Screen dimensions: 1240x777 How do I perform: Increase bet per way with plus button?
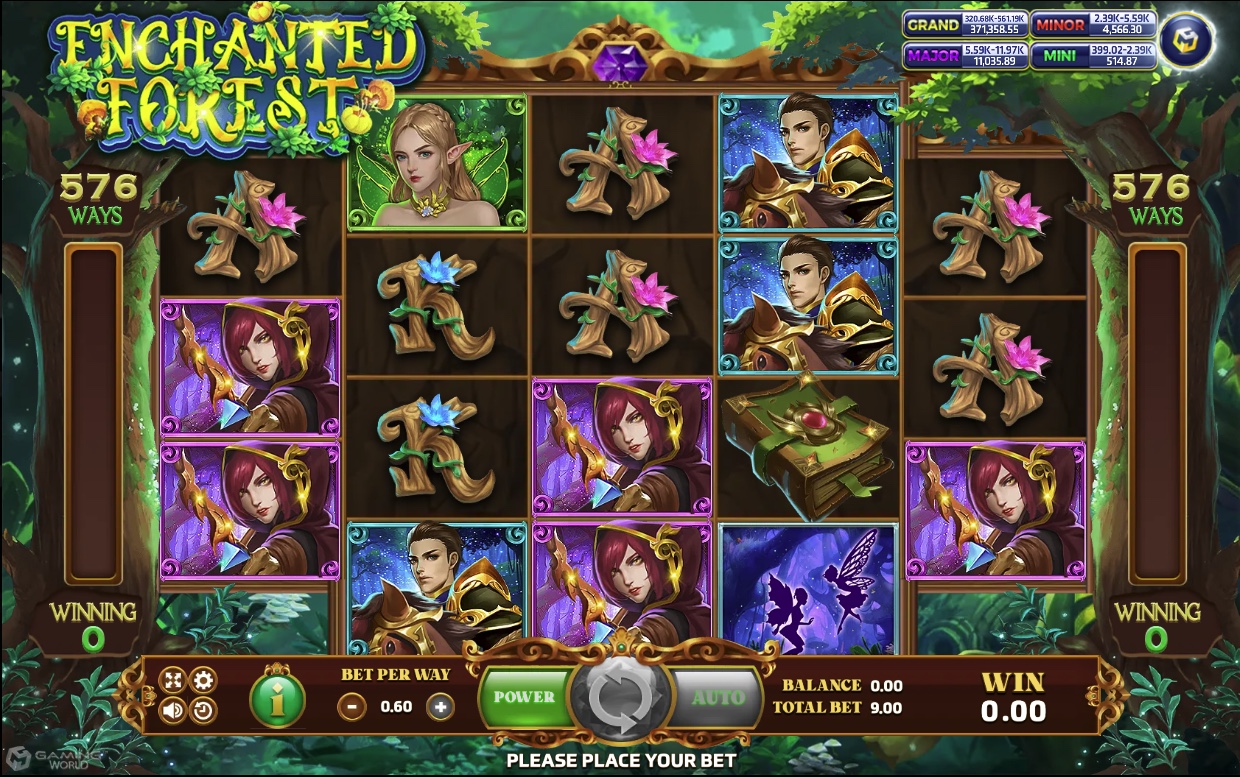439,707
